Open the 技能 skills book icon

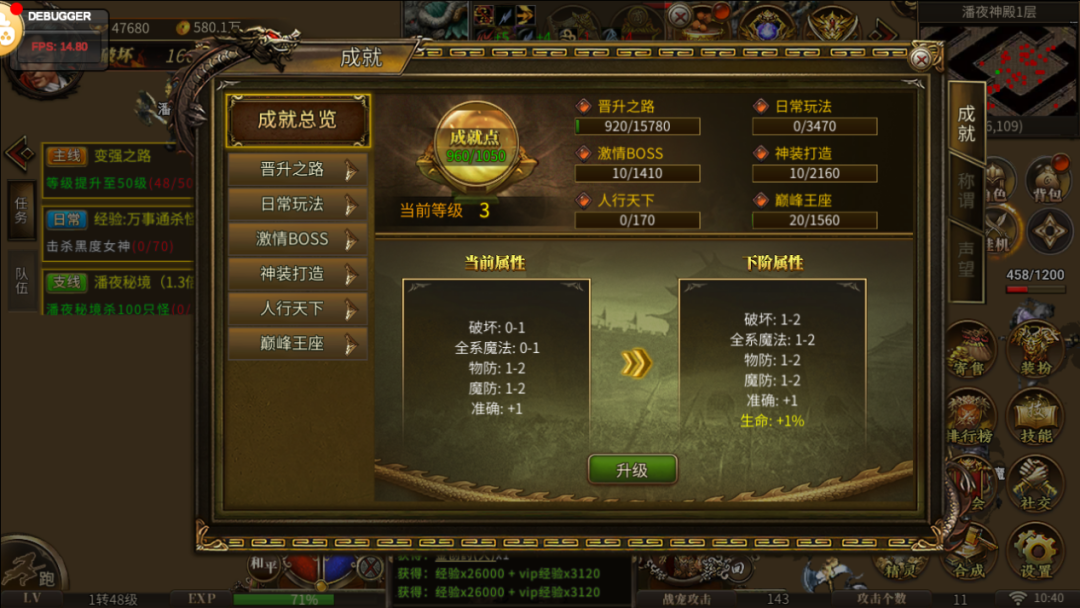1035,417
